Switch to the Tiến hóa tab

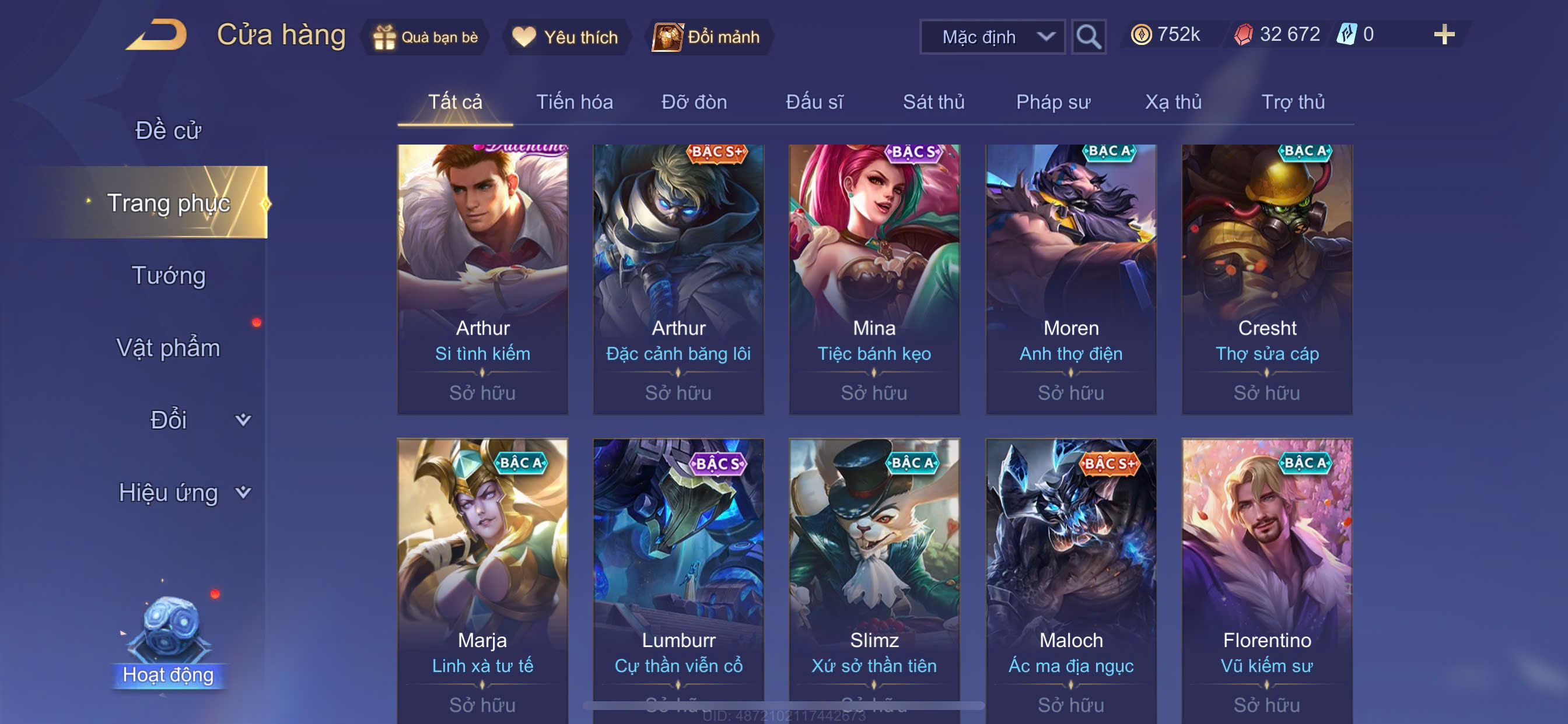tap(574, 101)
